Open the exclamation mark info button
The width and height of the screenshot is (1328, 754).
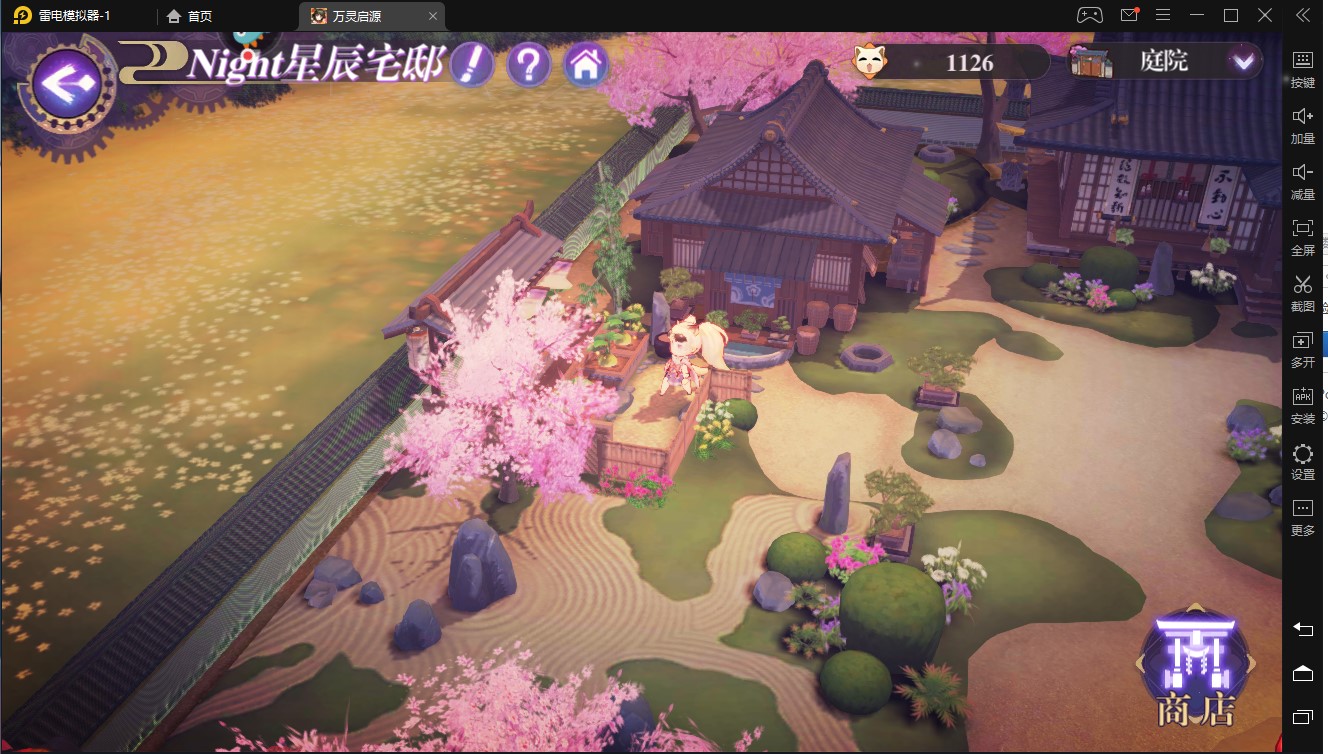click(x=472, y=65)
